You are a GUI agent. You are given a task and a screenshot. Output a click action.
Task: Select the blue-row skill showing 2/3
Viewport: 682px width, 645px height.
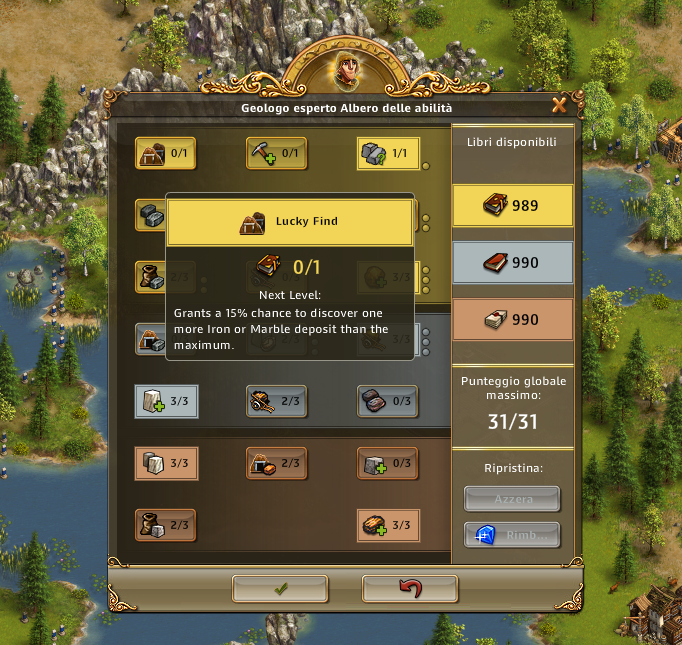click(x=276, y=401)
